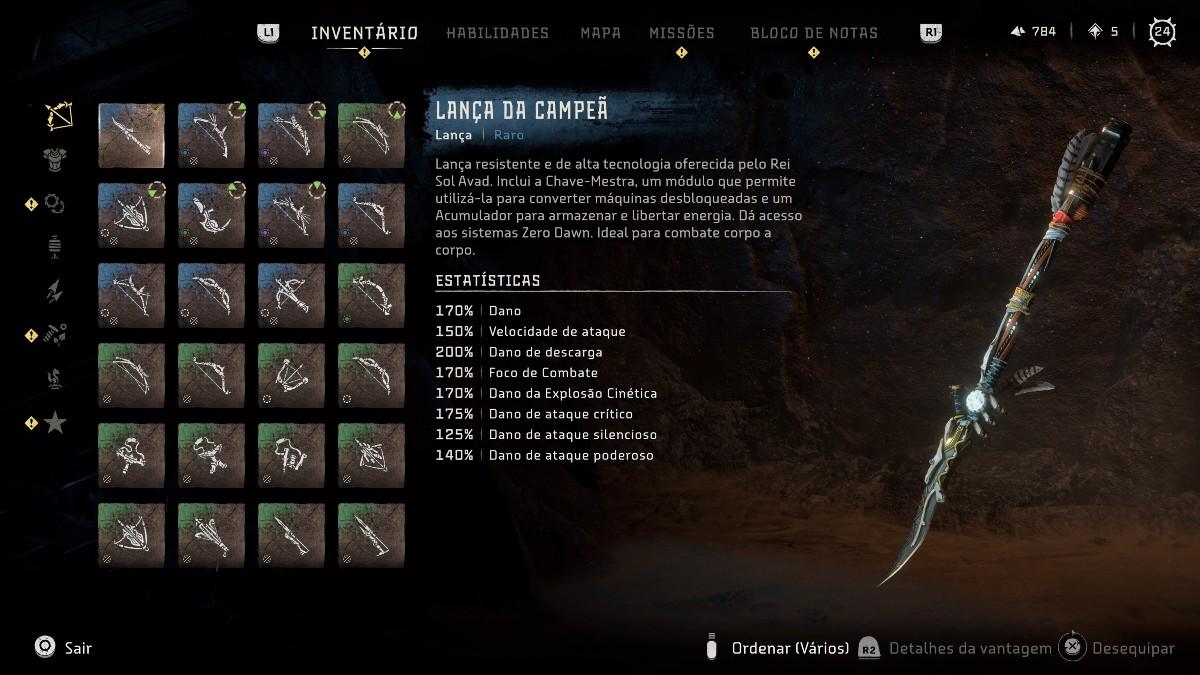Switch to the Habilidades tab
The height and width of the screenshot is (675, 1200).
coord(497,33)
